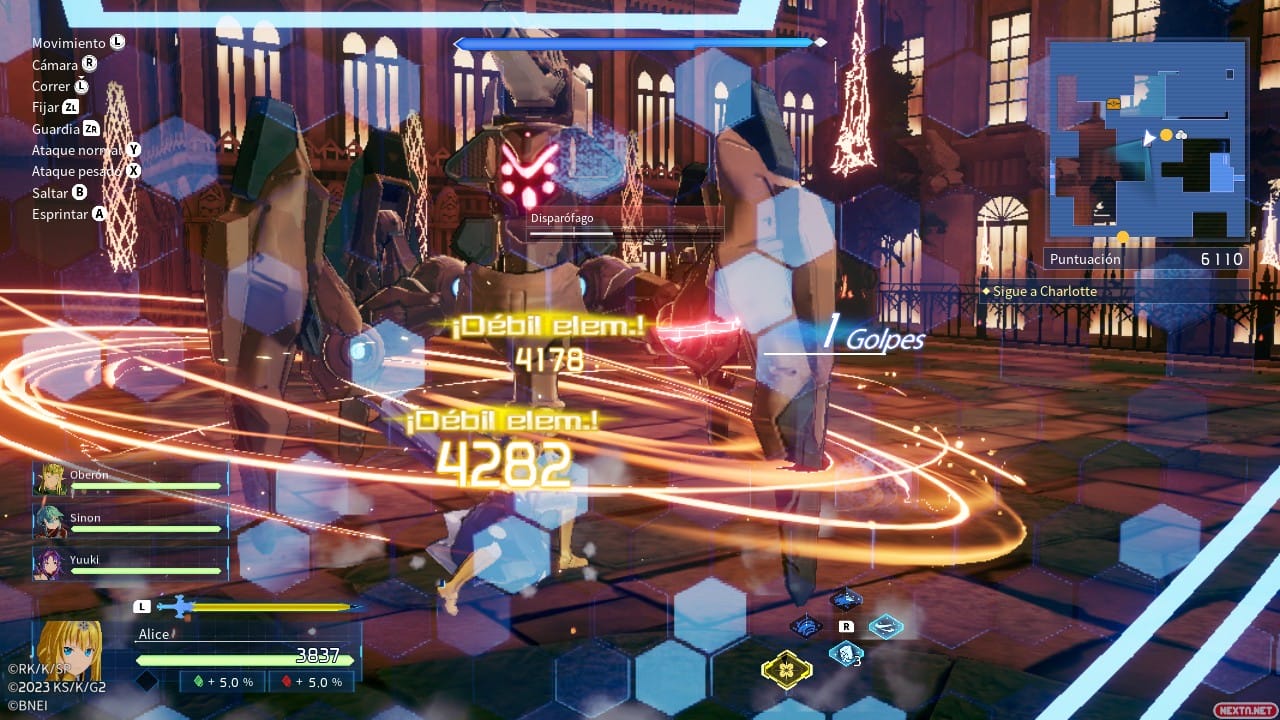This screenshot has width=1280, height=720.
Task: Switch to Yuuki's party portrait
Action: 50,563
